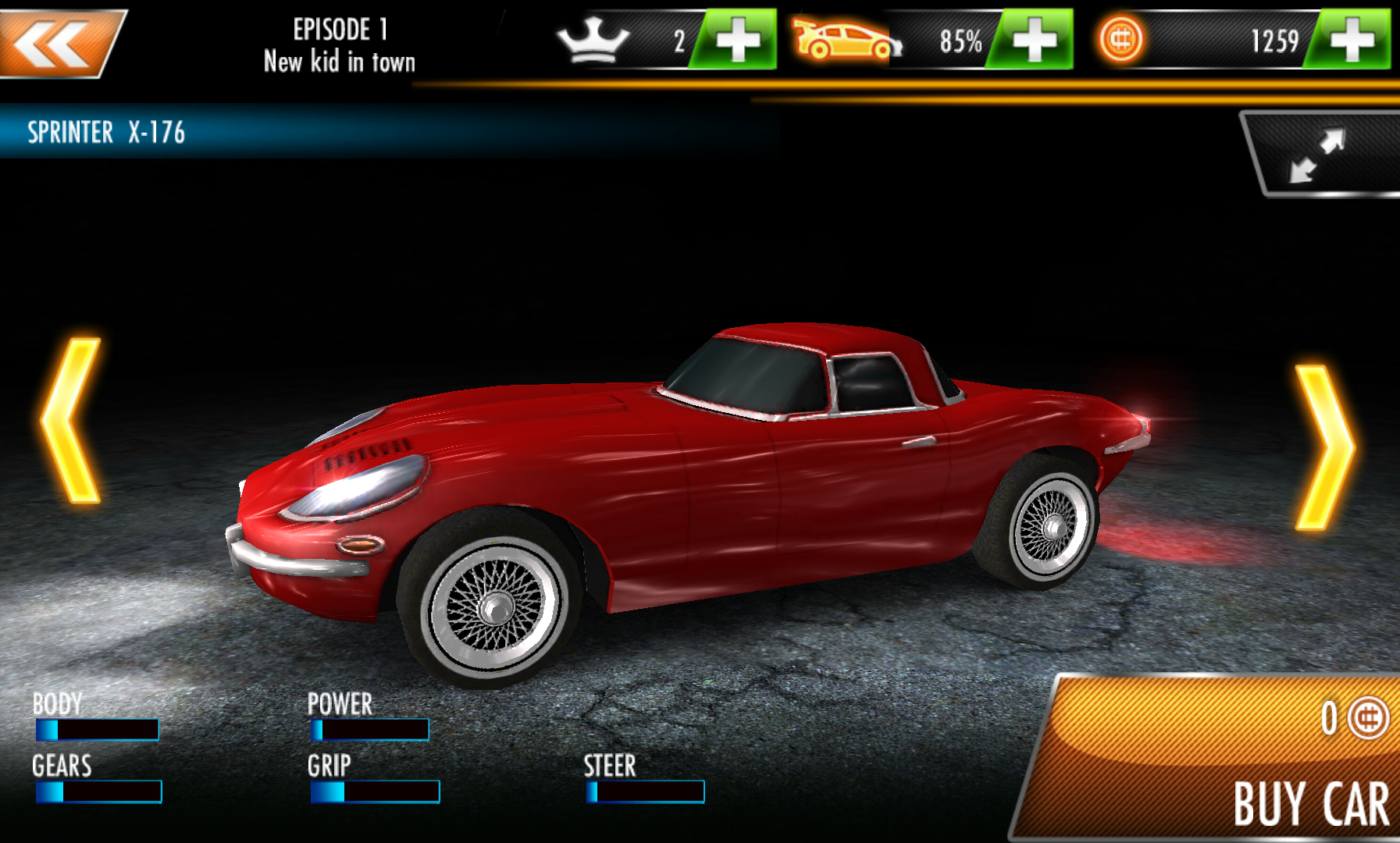Add more crowns with the plus button

[736, 40]
